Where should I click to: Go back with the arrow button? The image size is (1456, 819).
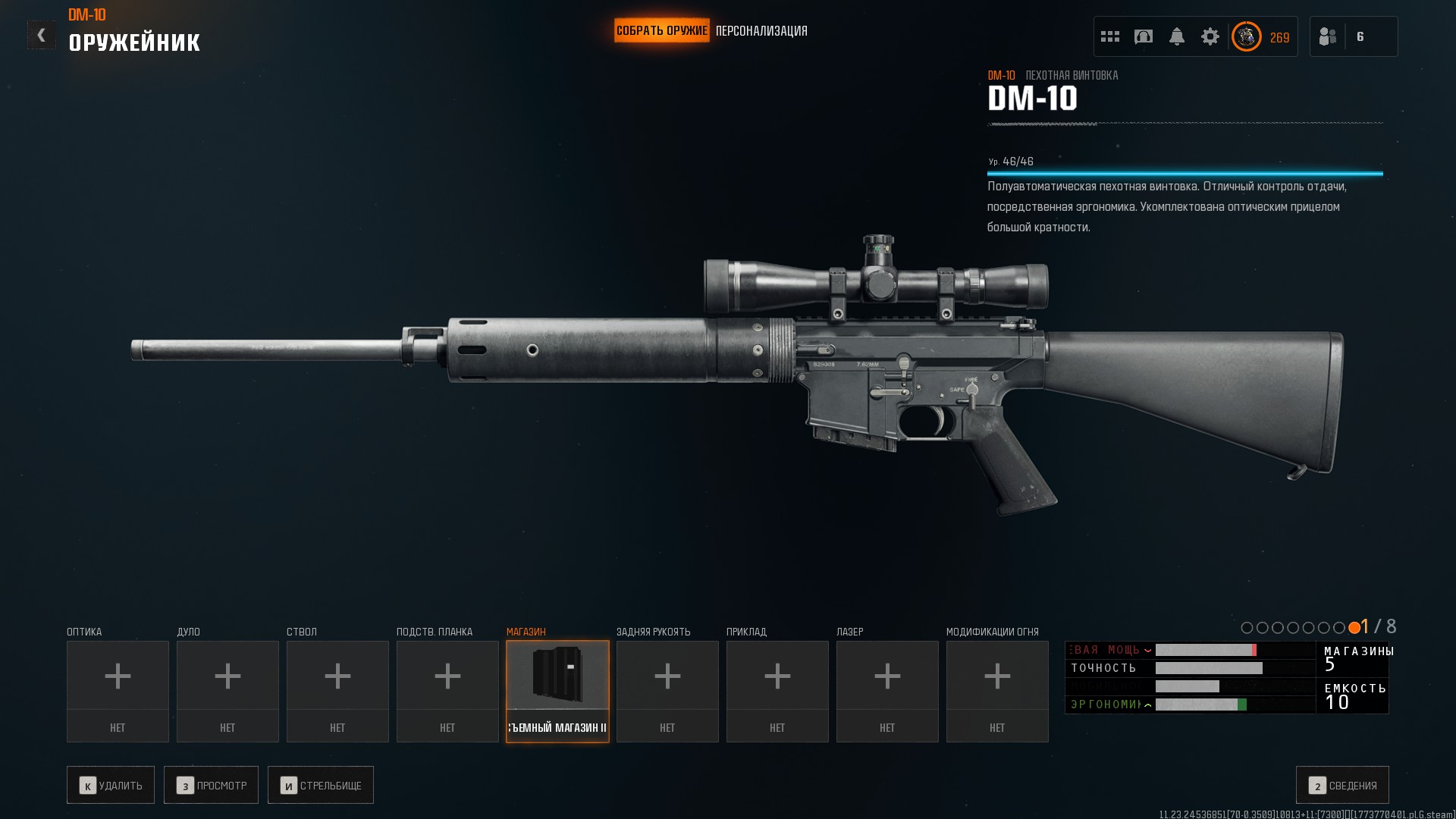pyautogui.click(x=41, y=35)
